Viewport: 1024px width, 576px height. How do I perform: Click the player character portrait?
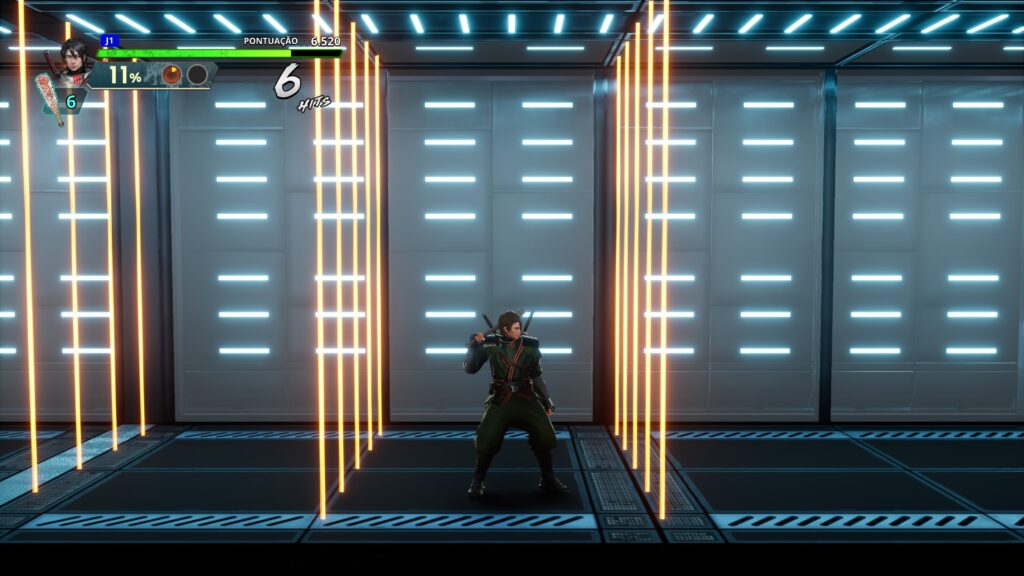(x=74, y=58)
